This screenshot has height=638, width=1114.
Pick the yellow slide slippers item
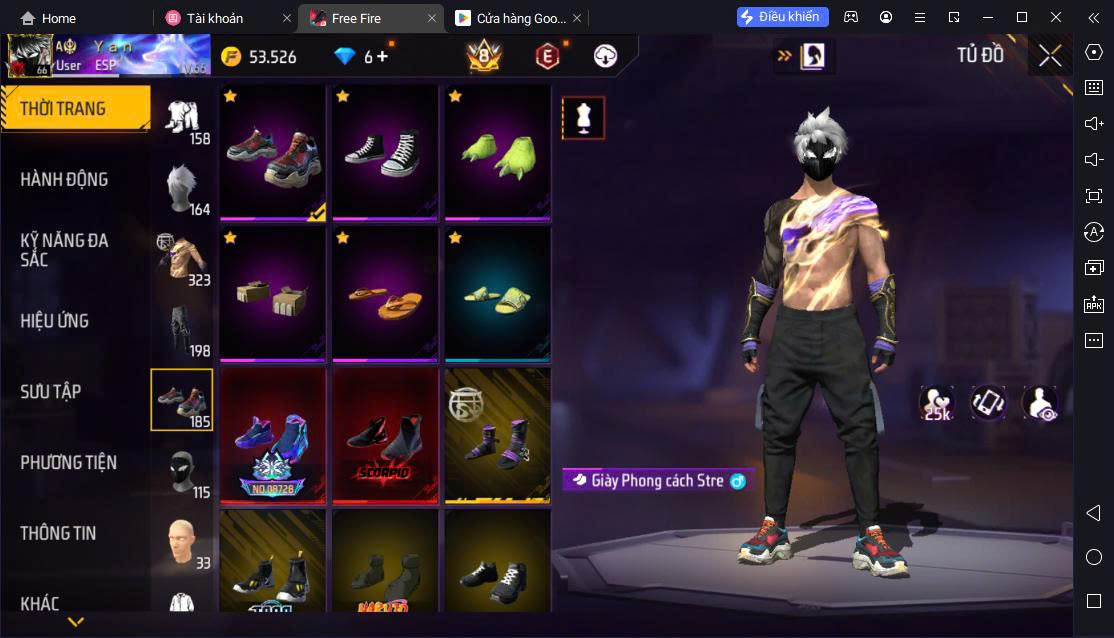[497, 293]
